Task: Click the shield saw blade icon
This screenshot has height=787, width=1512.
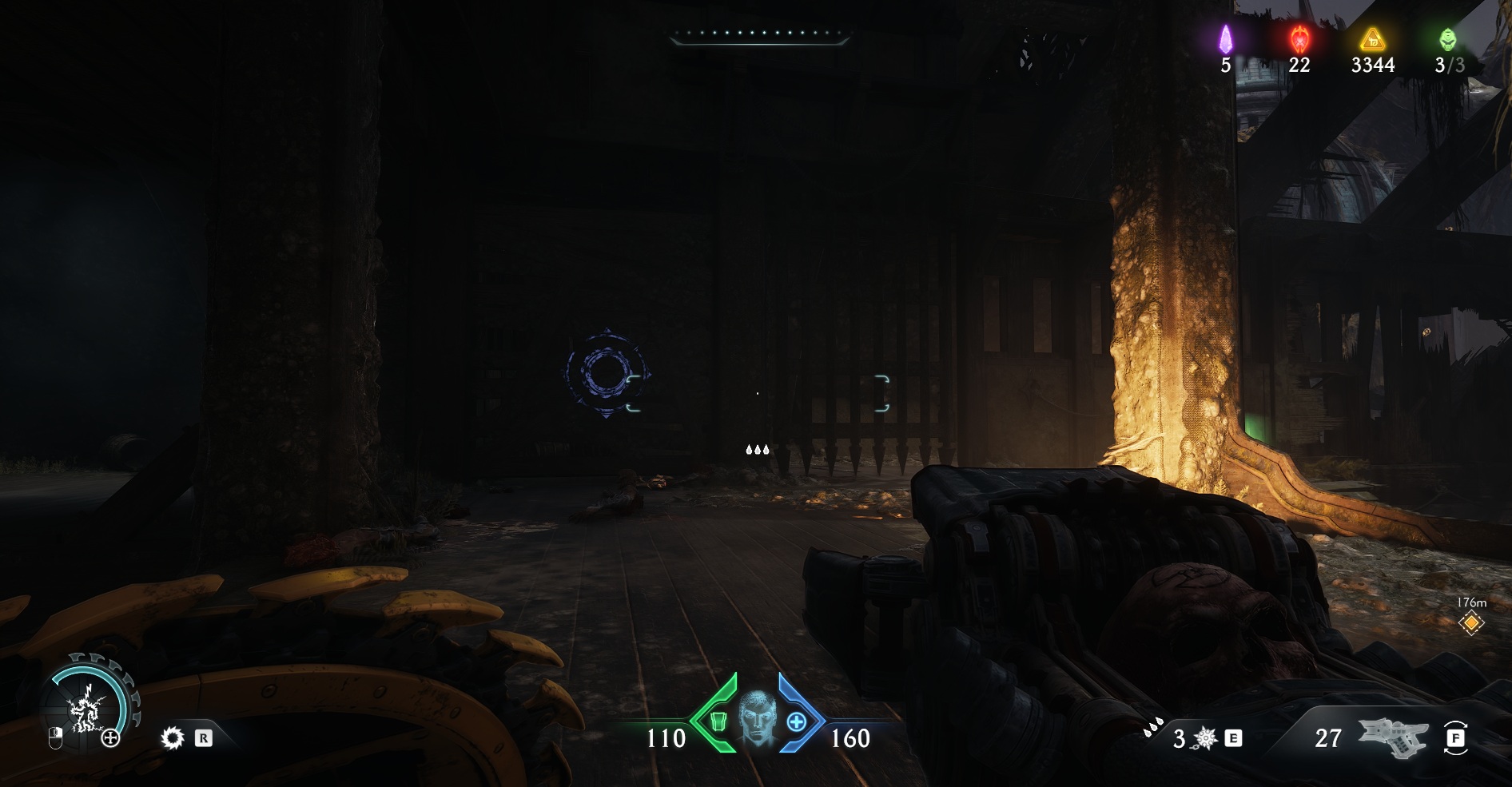Action: (172, 737)
